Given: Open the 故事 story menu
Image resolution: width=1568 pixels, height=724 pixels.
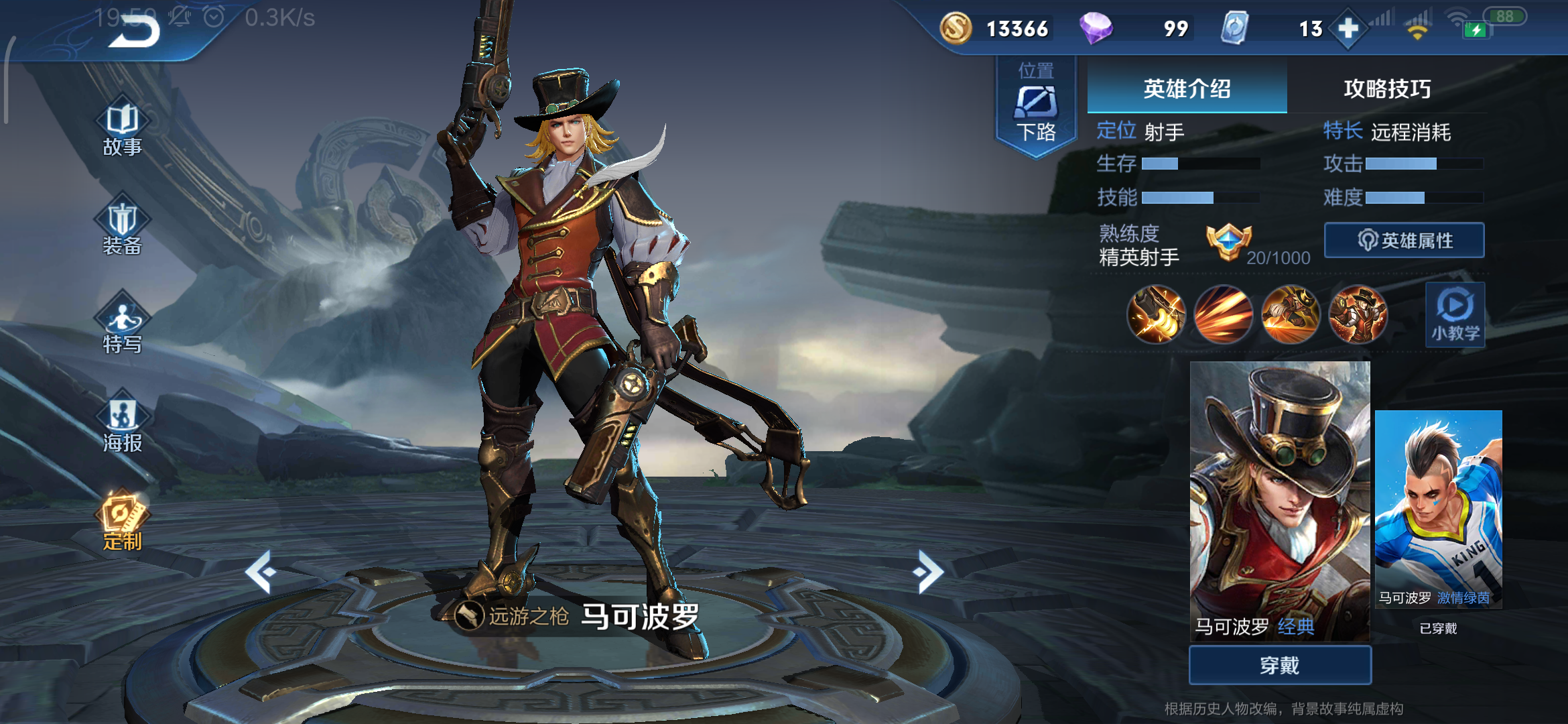Looking at the screenshot, I should click(123, 129).
